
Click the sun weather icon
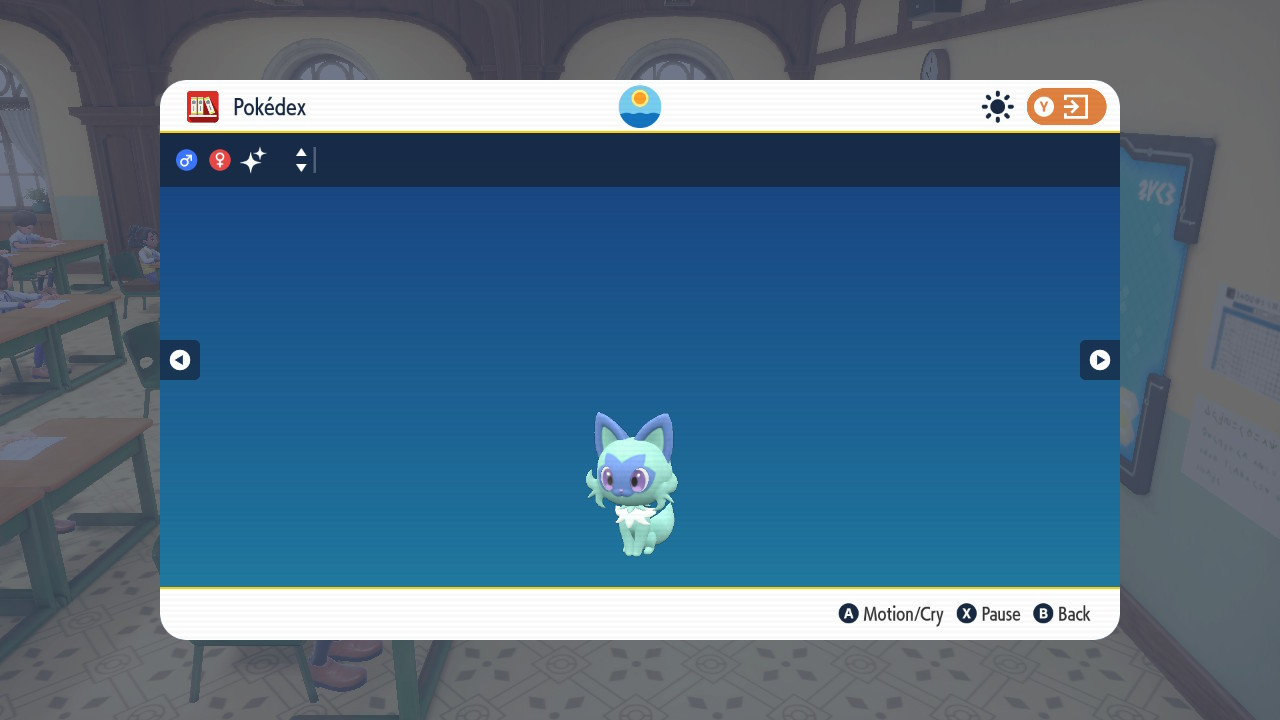[997, 106]
